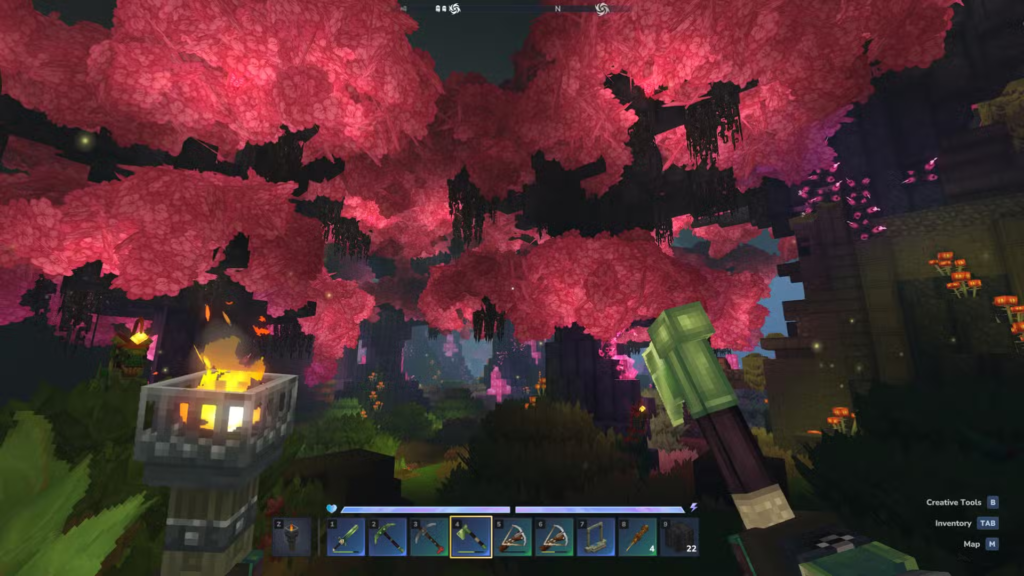
Task: Equip the crossbow in hotbar slot 5
Action: pyautogui.click(x=512, y=537)
